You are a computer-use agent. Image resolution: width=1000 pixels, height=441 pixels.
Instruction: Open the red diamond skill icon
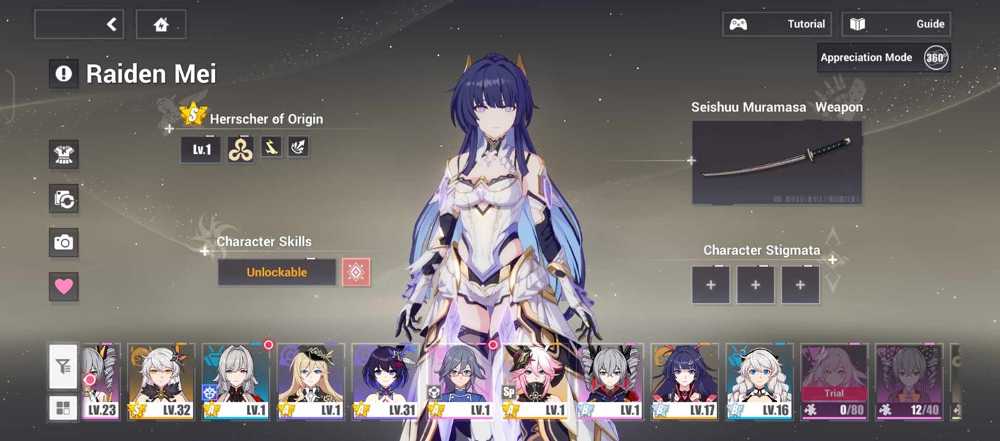point(356,272)
